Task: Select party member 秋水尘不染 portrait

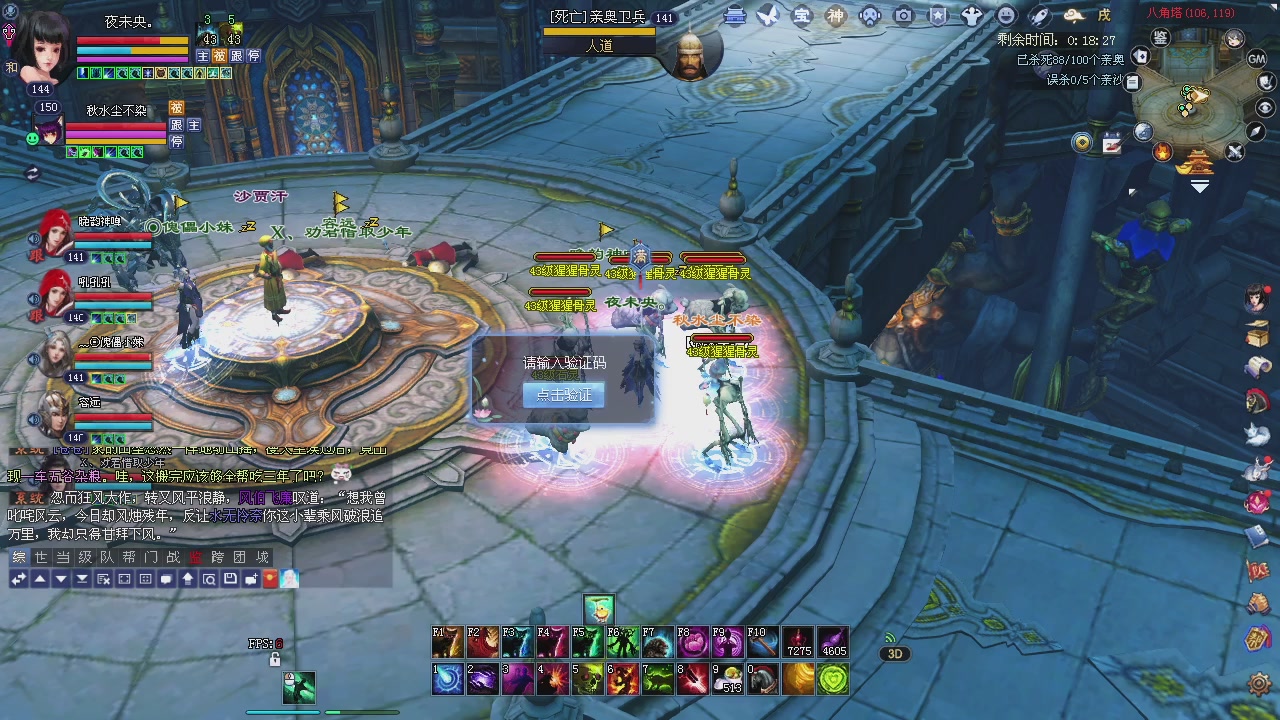Action: 50,131
